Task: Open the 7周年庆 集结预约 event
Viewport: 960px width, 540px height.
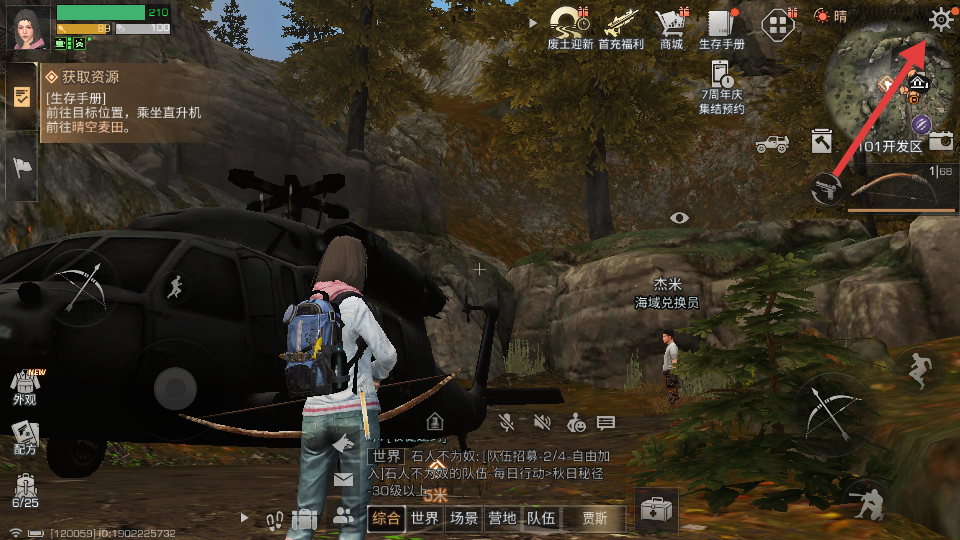Action: [x=722, y=86]
